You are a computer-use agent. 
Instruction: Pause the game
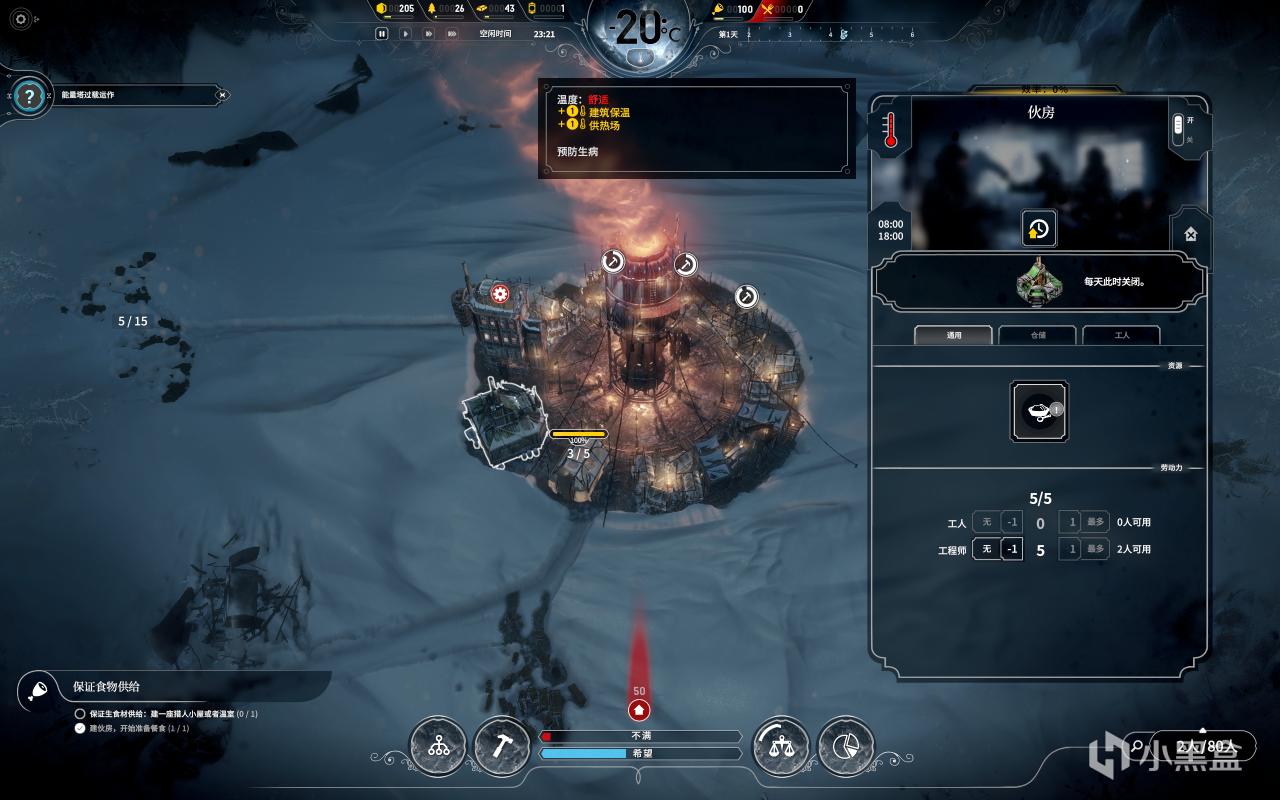381,33
